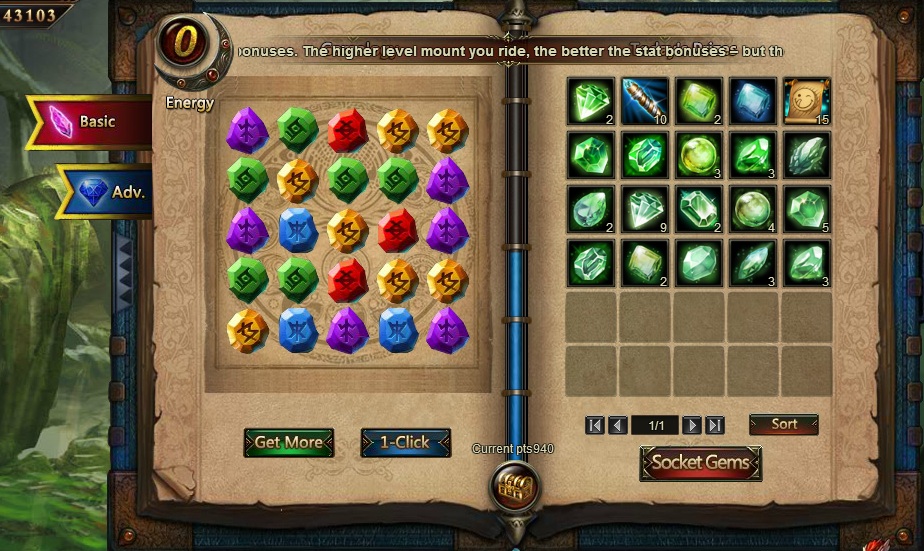Select the smiley face scroll item

coord(806,101)
